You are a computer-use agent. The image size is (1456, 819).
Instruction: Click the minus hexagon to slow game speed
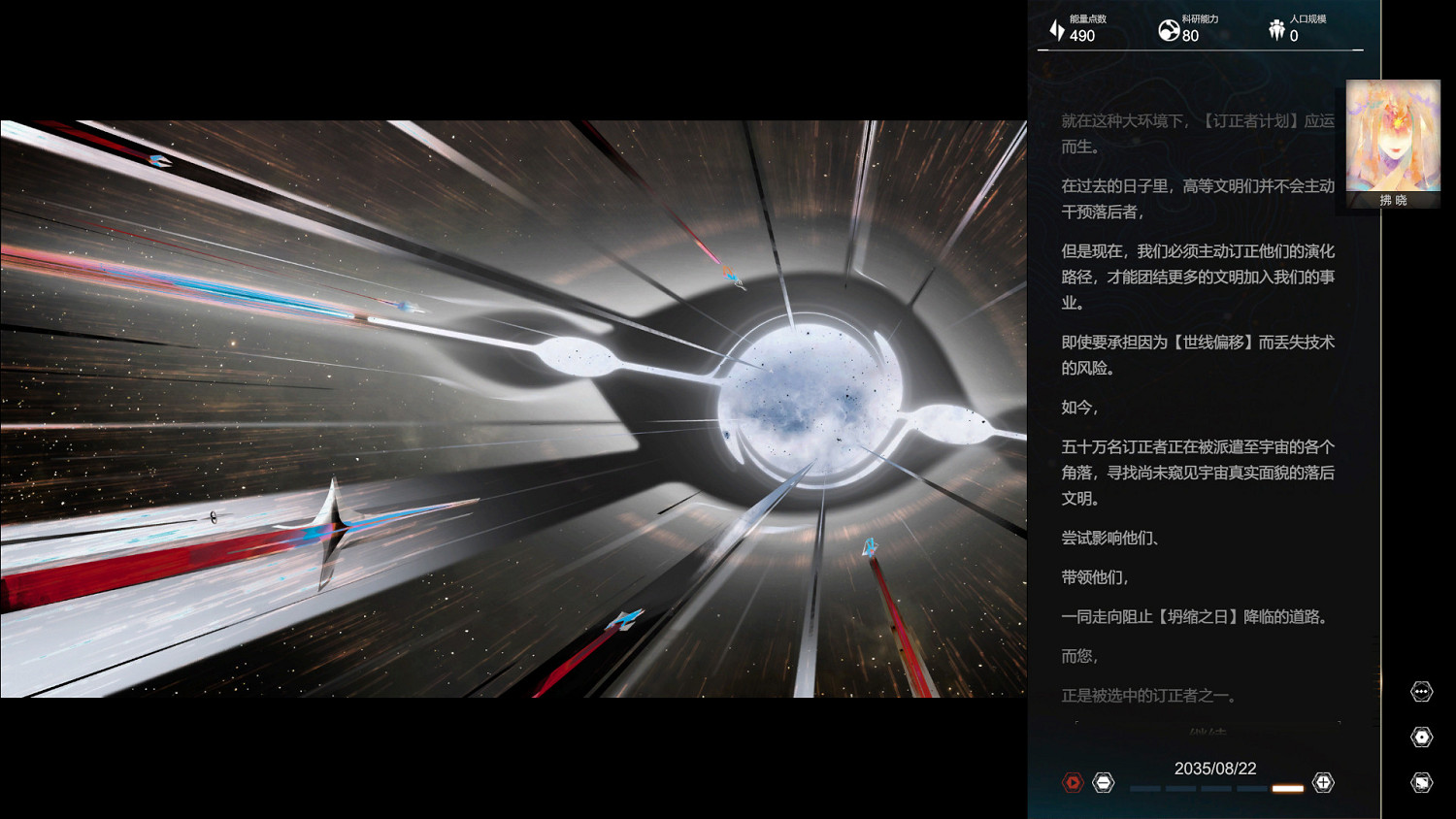coord(1103,782)
